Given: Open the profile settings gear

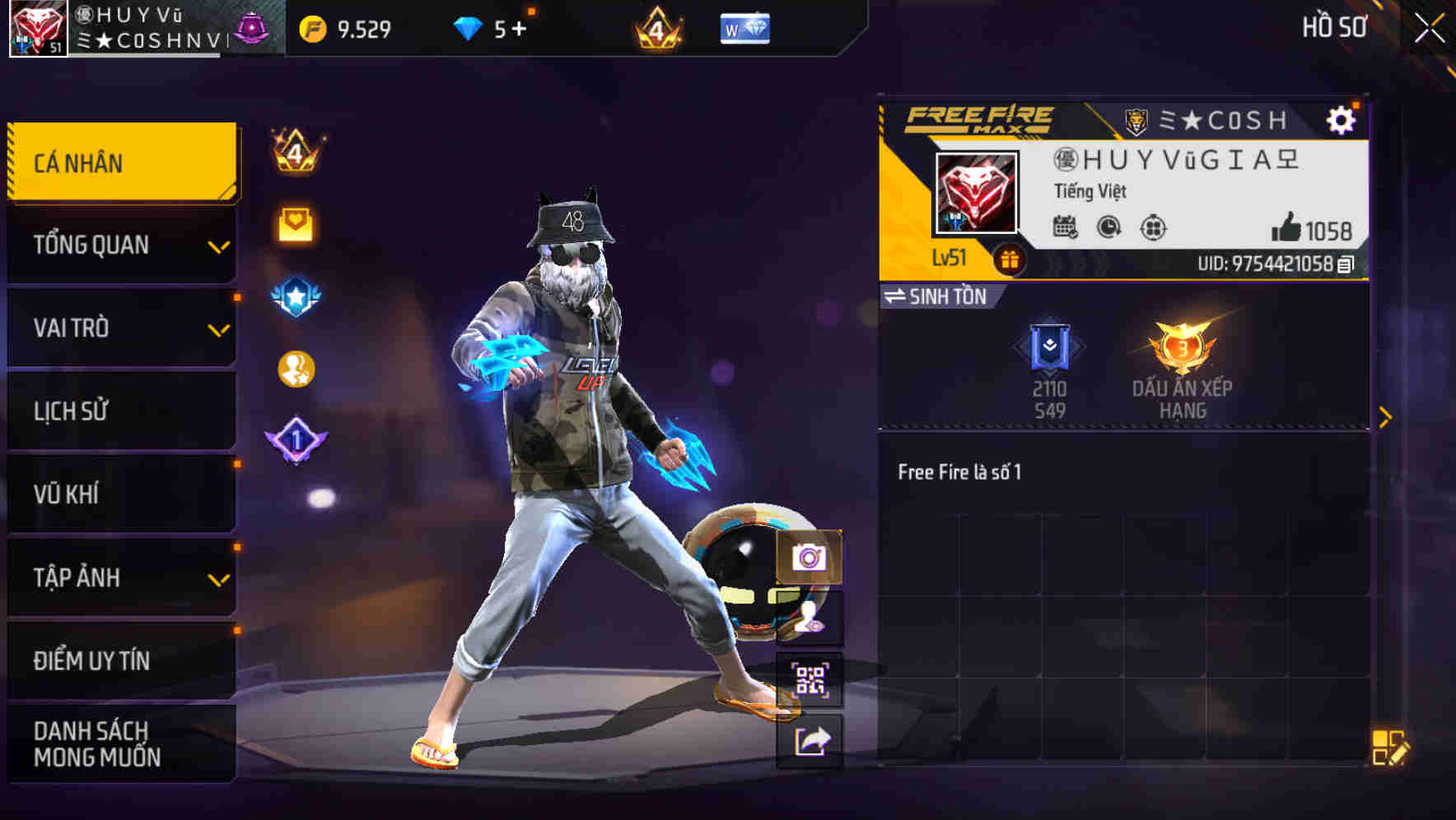Looking at the screenshot, I should (1342, 119).
